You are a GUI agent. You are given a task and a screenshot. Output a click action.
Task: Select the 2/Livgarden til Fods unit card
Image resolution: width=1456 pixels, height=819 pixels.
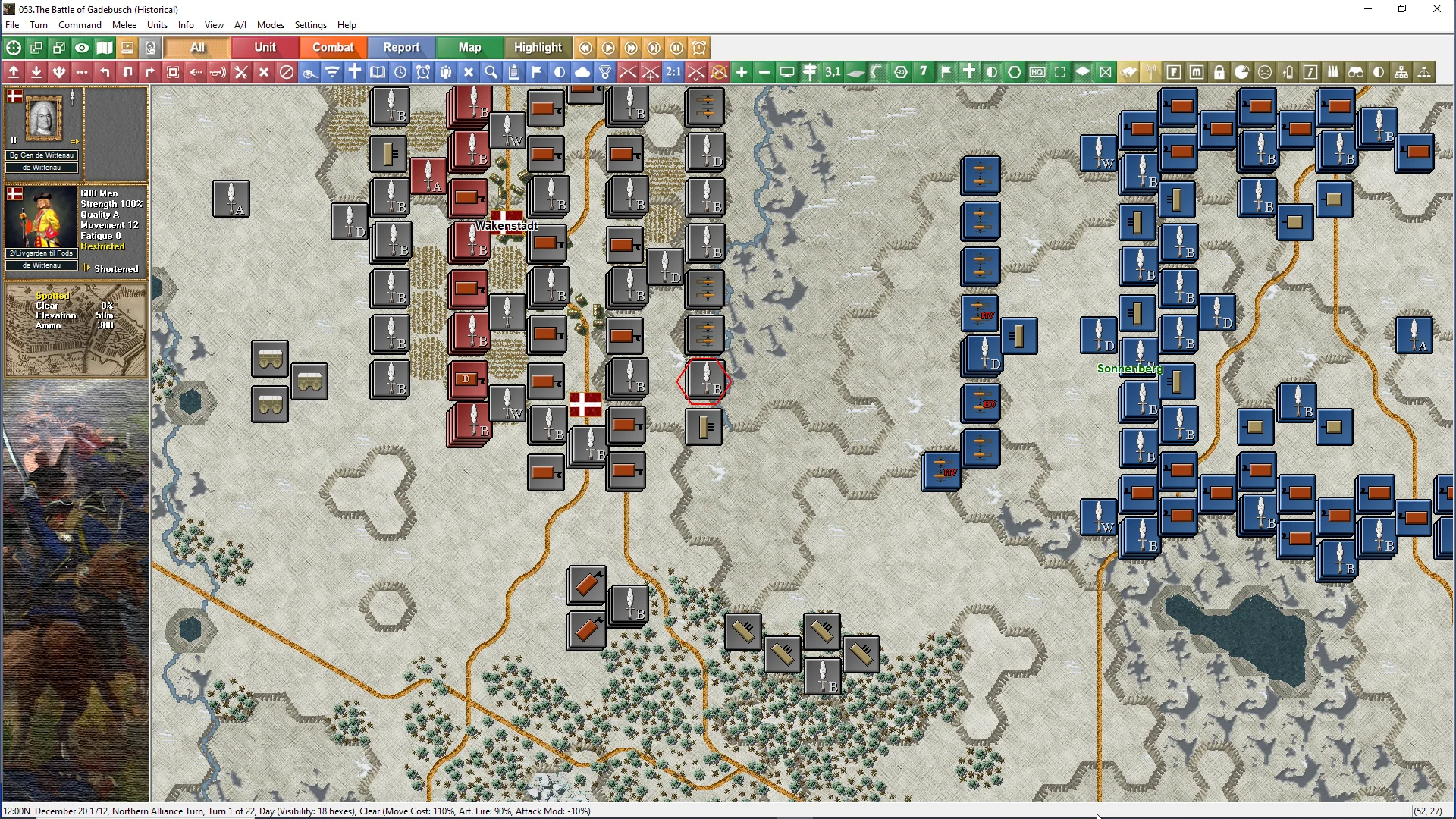pos(42,220)
